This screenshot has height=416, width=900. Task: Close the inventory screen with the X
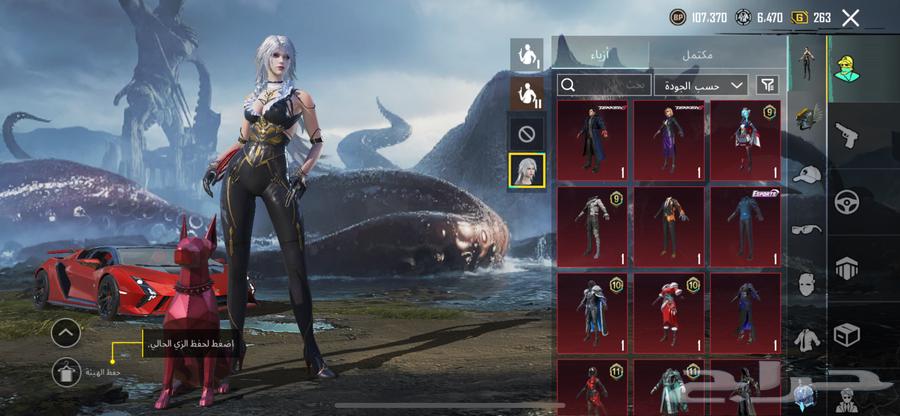(851, 17)
